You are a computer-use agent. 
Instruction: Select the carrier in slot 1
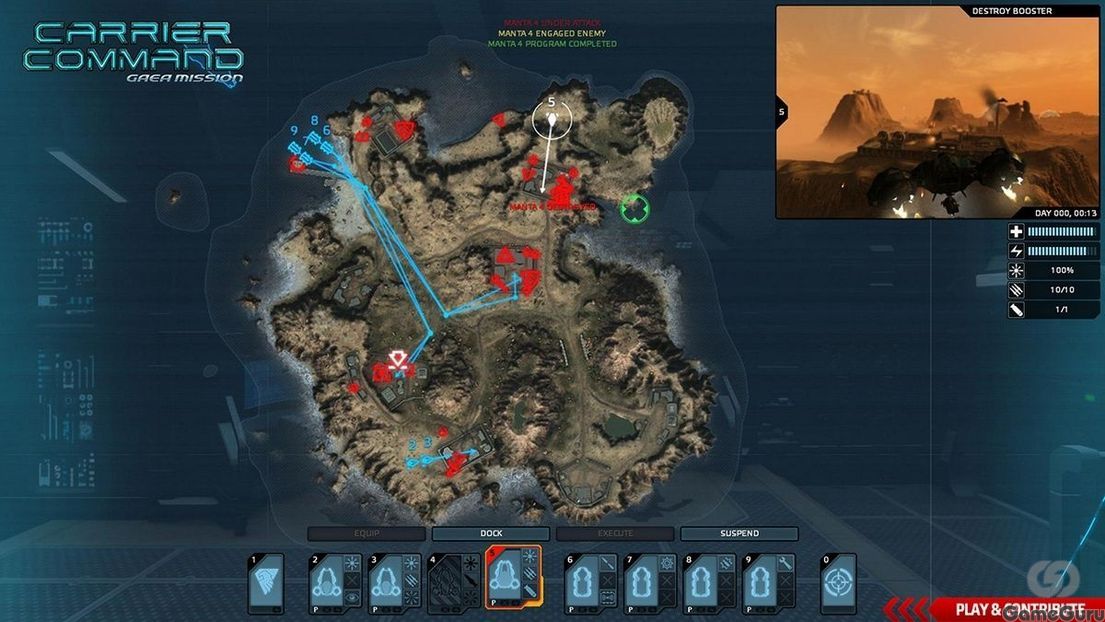click(266, 584)
